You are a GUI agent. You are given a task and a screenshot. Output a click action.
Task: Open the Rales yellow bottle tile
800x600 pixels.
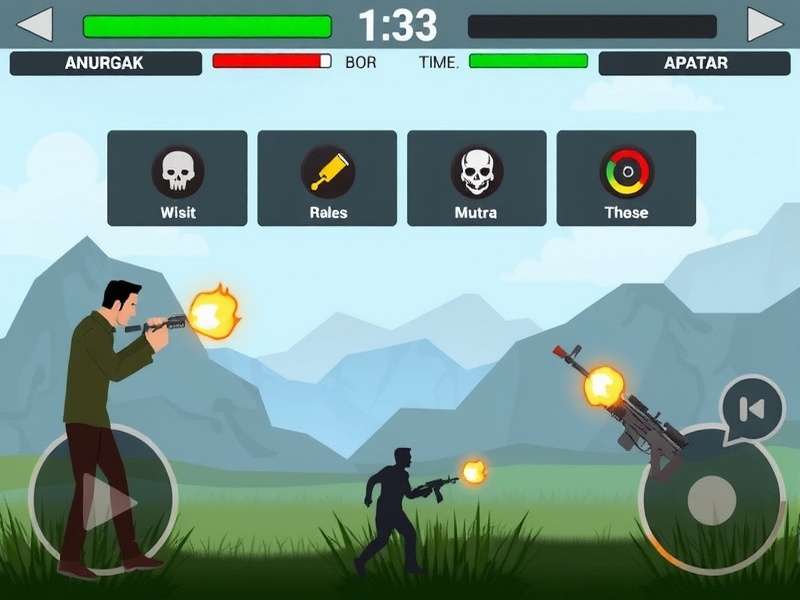coord(327,178)
